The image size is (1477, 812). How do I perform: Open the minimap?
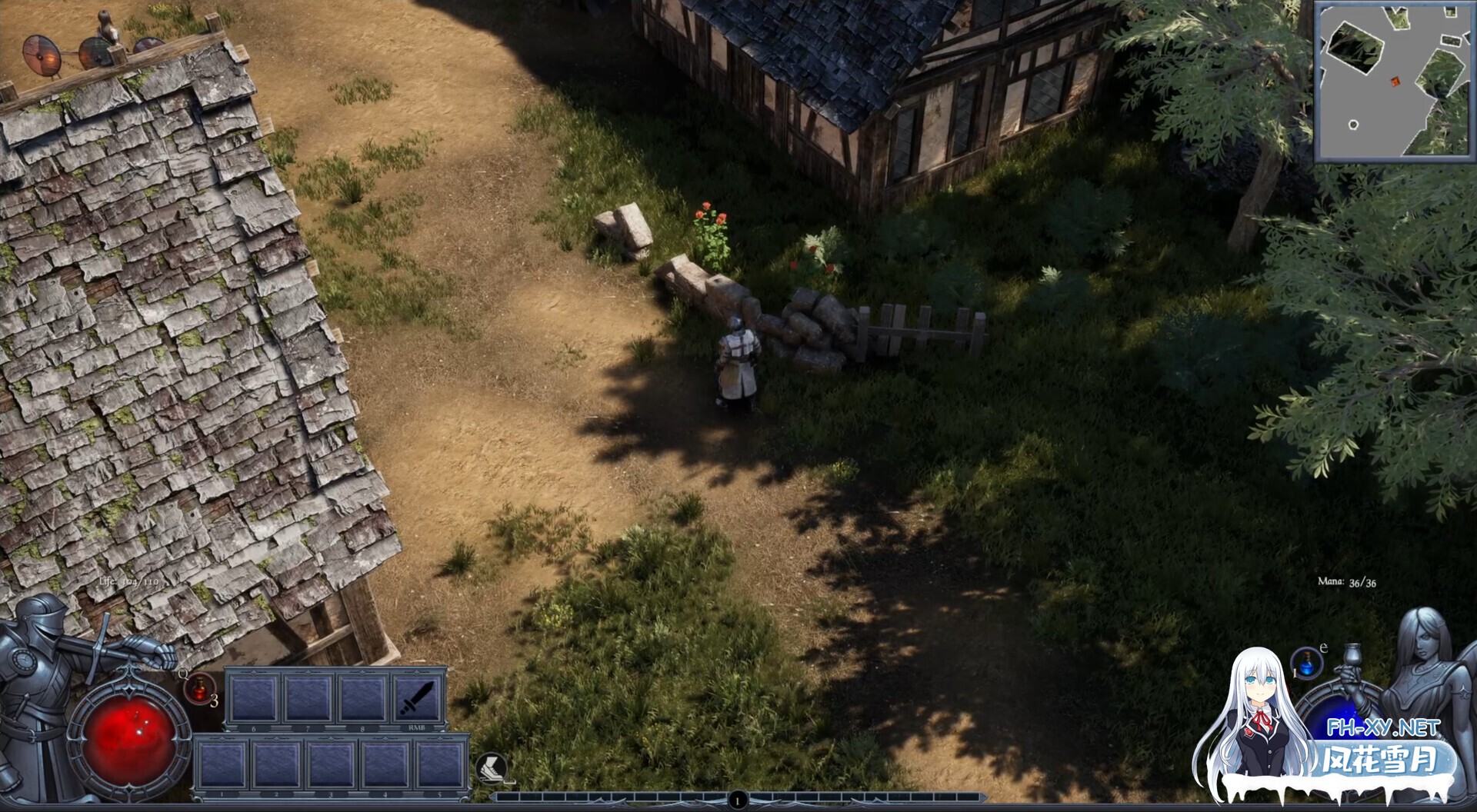point(1394,82)
